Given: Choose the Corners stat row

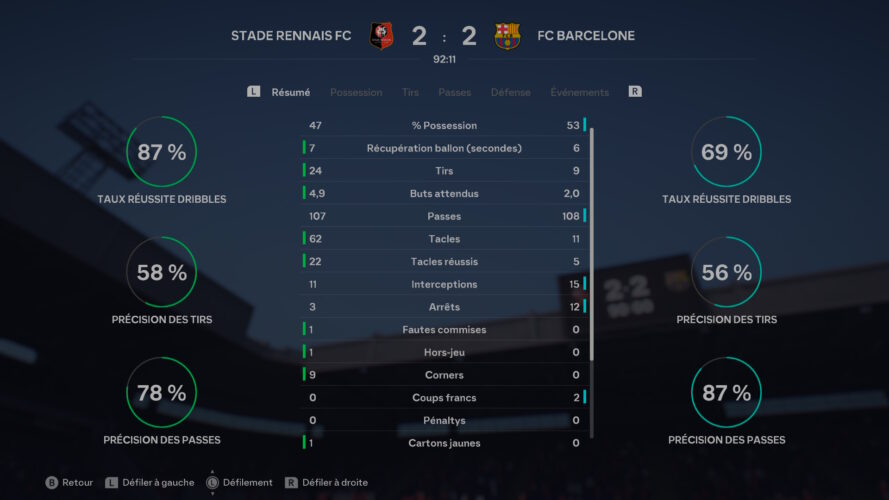Looking at the screenshot, I should click(x=444, y=375).
